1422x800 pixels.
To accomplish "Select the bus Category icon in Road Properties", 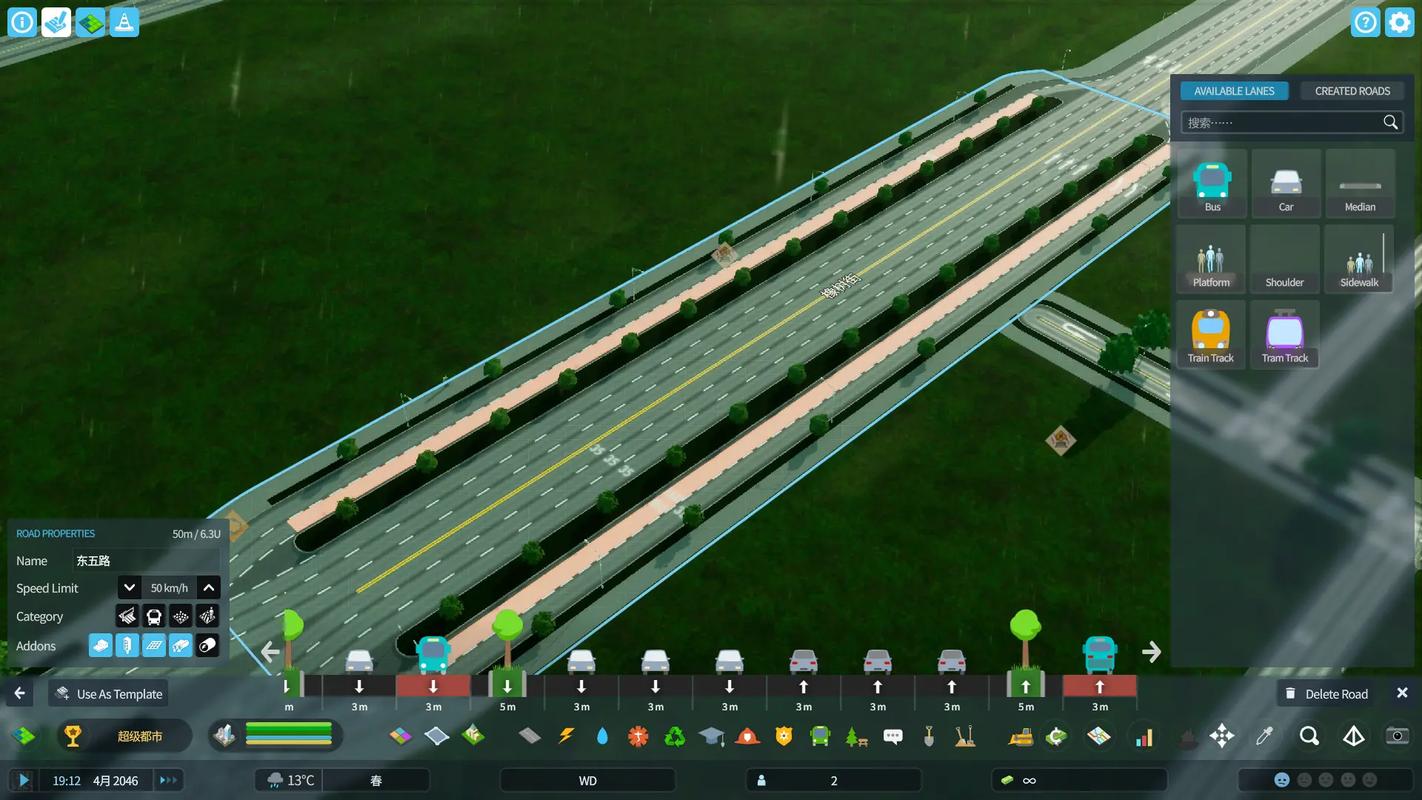I will [x=153, y=616].
